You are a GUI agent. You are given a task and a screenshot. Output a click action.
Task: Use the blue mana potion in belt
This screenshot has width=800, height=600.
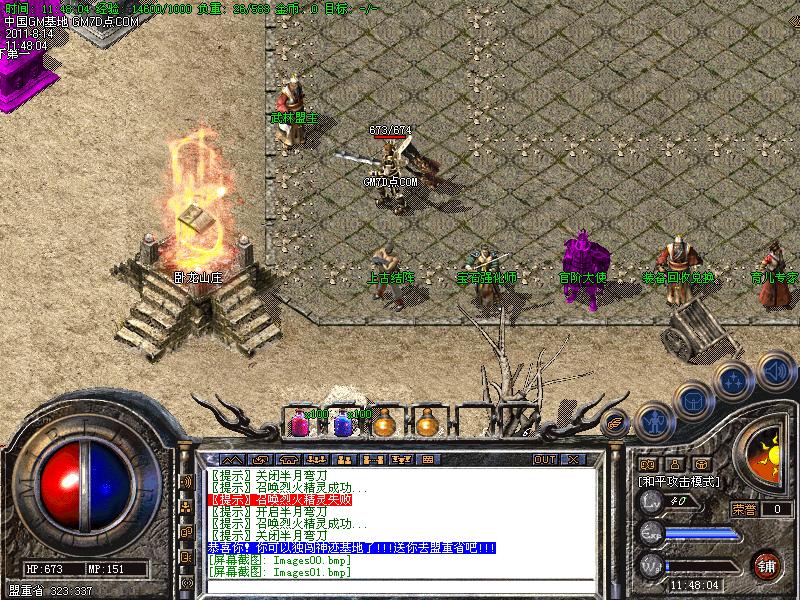342,424
